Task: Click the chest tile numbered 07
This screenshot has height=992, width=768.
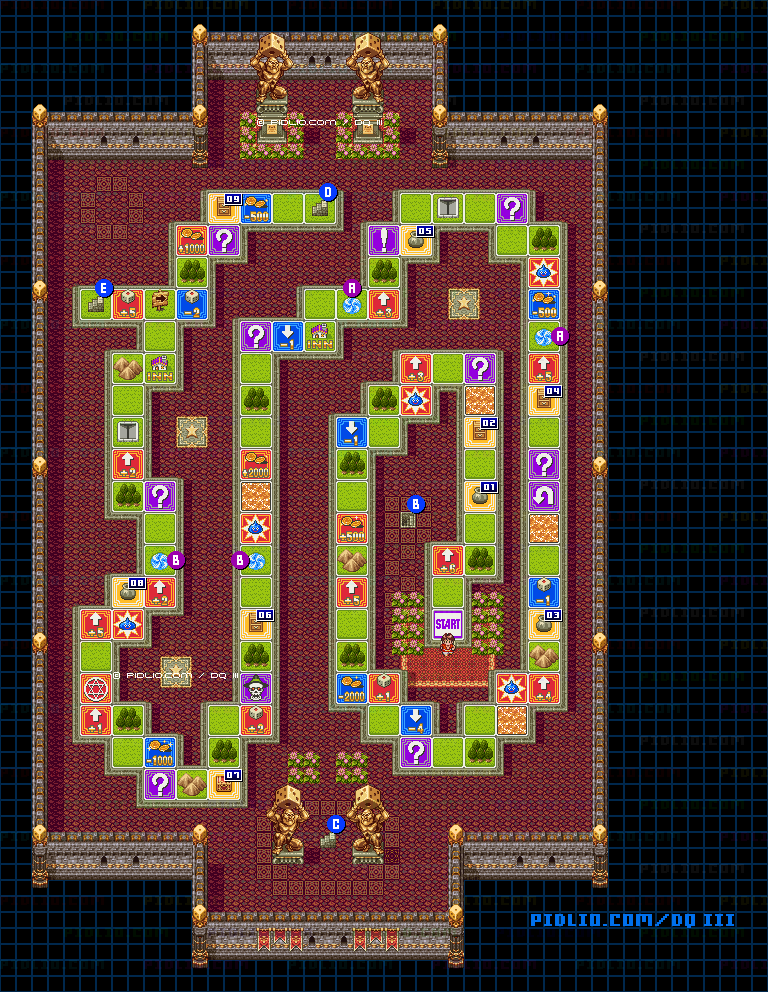Action: (x=224, y=783)
